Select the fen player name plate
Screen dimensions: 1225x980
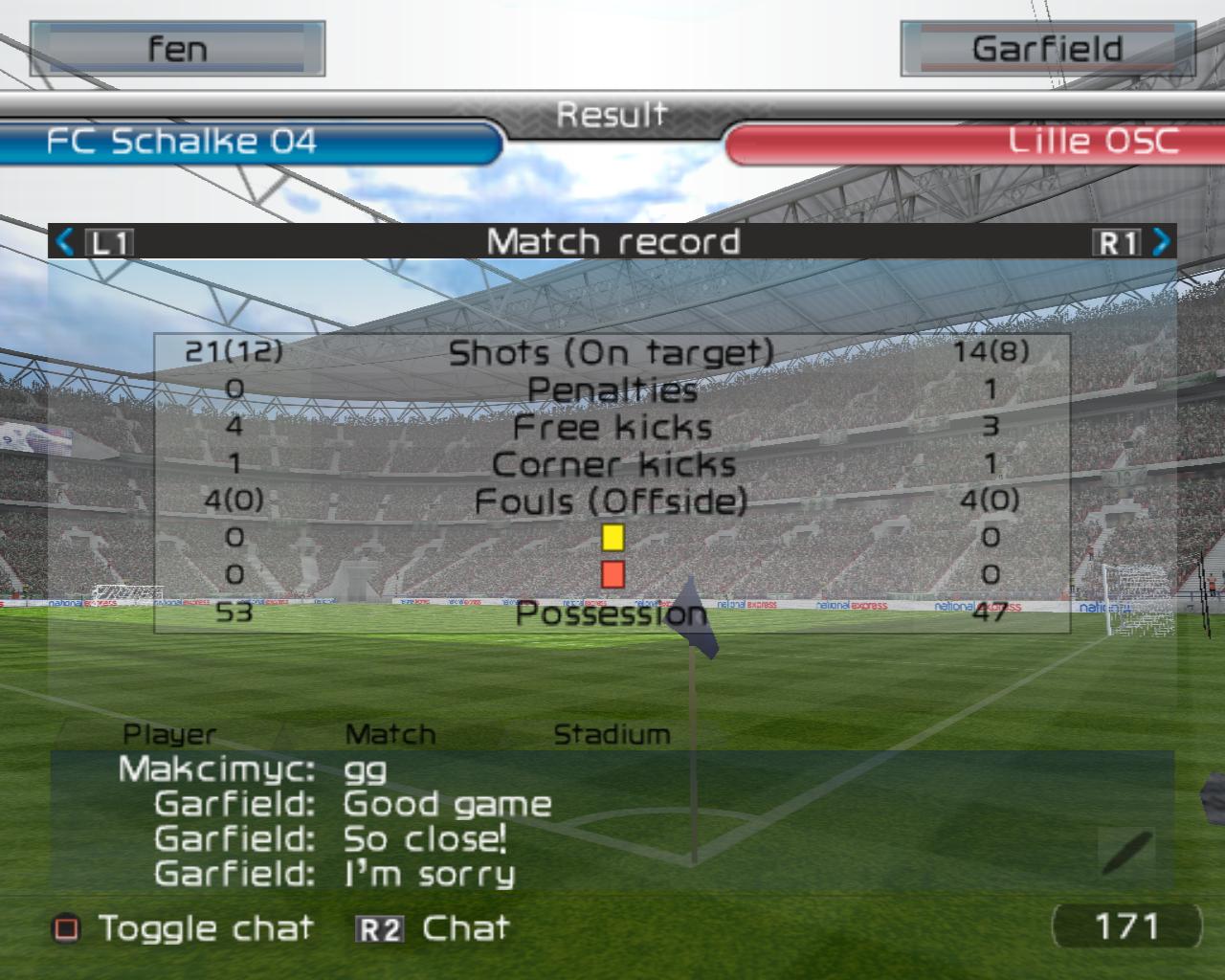(177, 49)
